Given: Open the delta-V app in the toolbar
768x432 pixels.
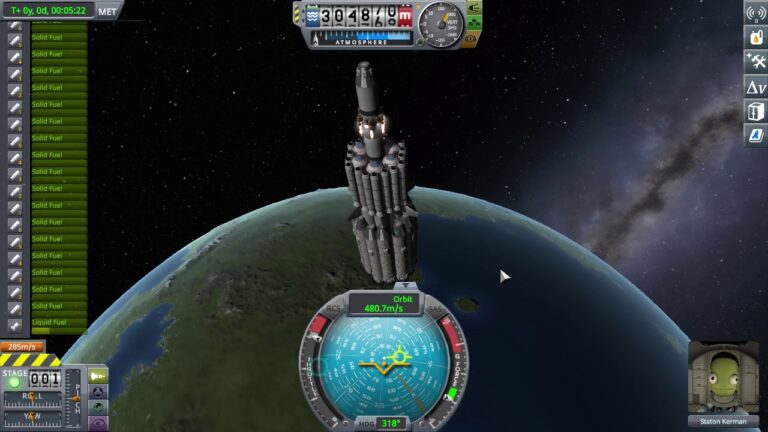Looking at the screenshot, I should [756, 87].
